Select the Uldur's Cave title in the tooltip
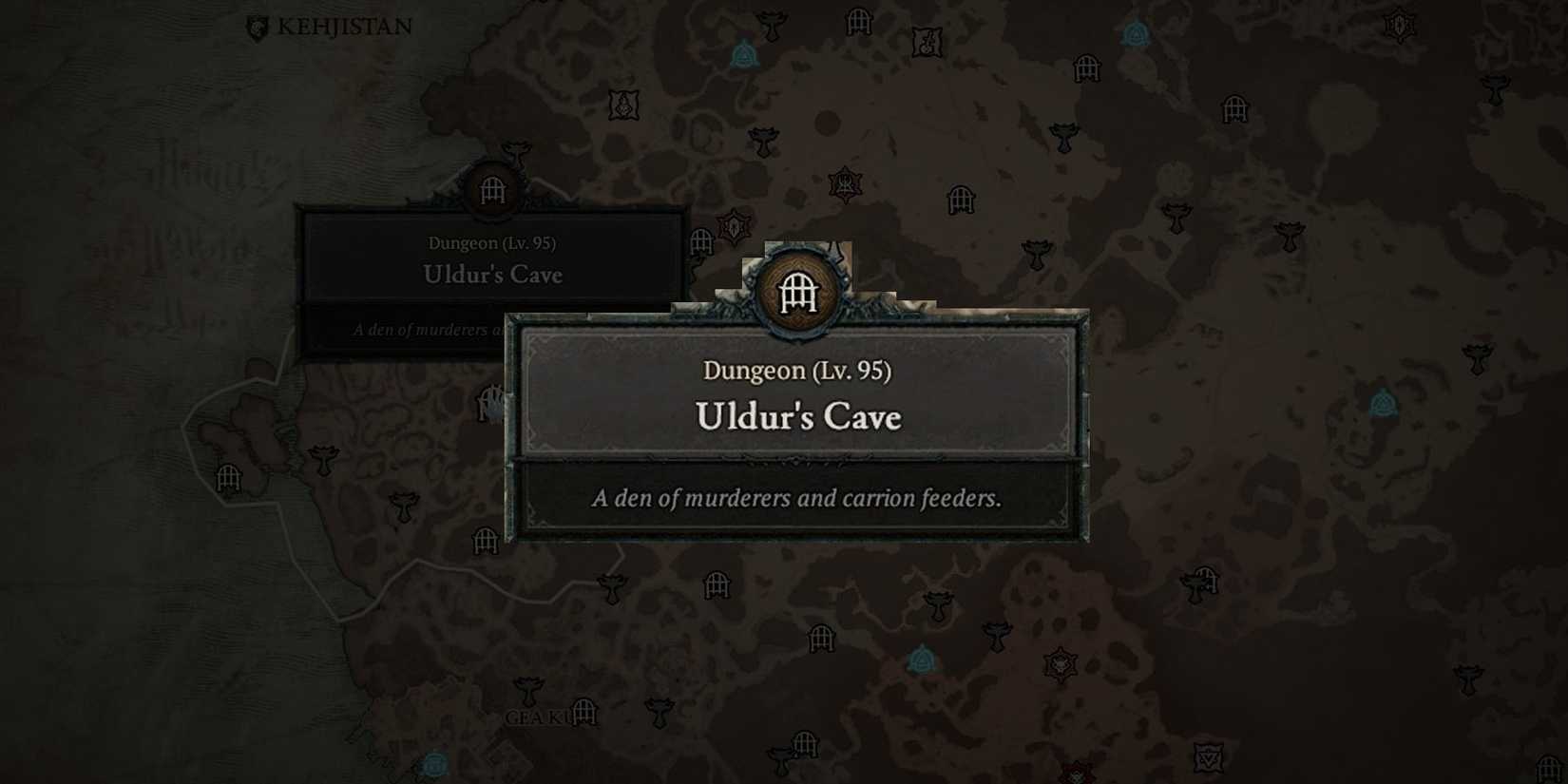Viewport: 1568px width, 784px height. 800,416
